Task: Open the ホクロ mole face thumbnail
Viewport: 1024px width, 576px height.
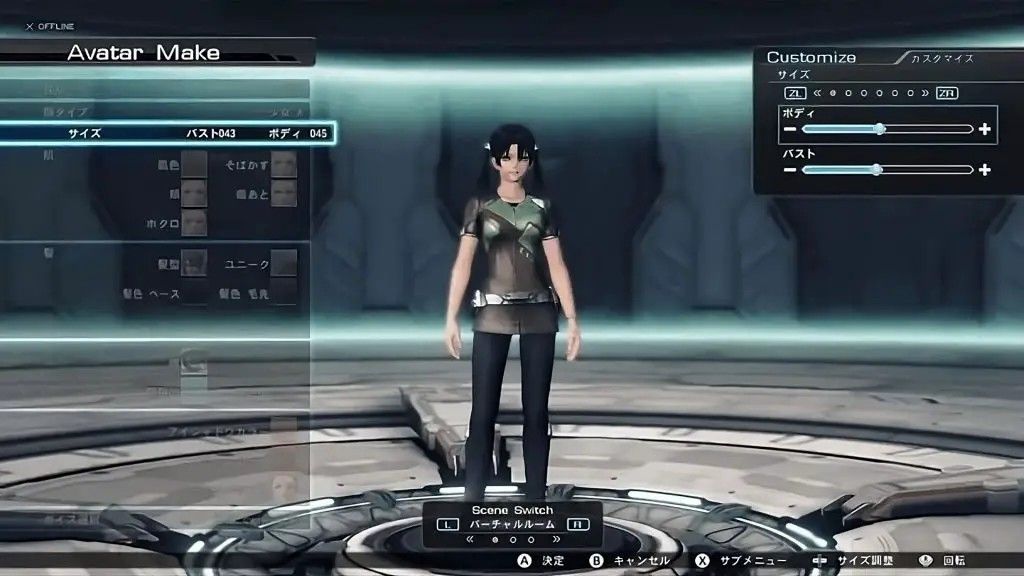Action: tap(194, 222)
